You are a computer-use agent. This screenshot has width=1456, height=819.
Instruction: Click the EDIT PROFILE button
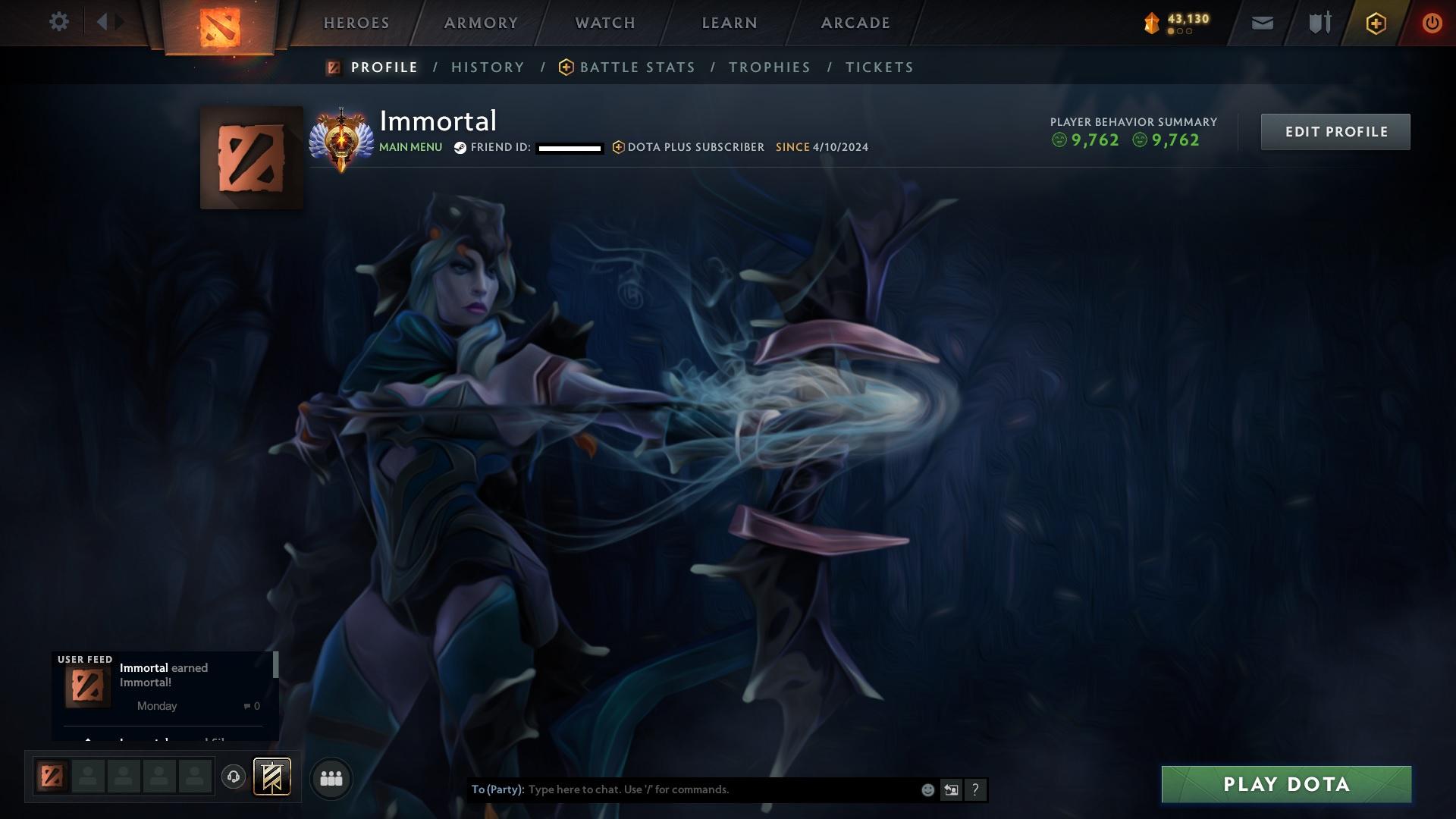pyautogui.click(x=1335, y=131)
